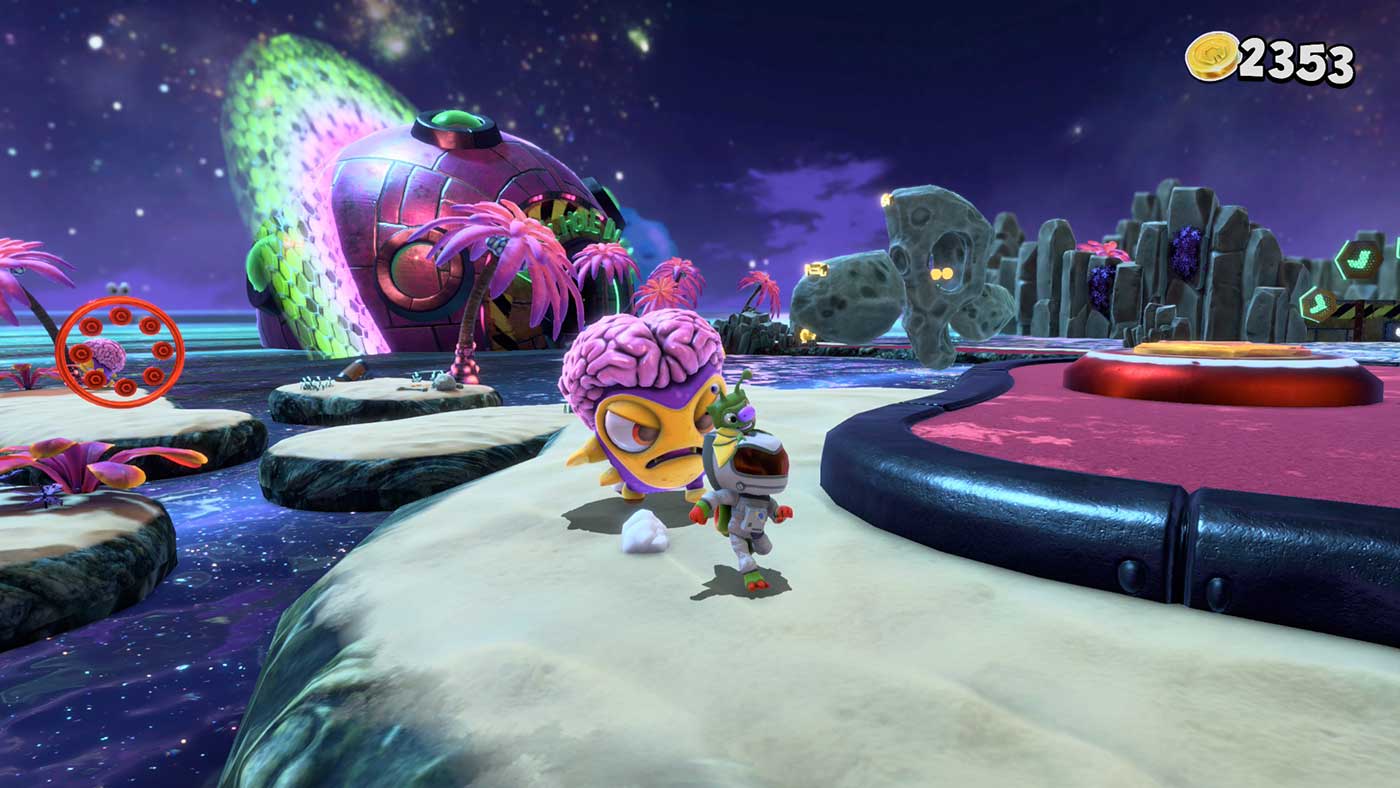This screenshot has height=788, width=1400.
Task: Select the angry brain enemy
Action: pos(645,420)
